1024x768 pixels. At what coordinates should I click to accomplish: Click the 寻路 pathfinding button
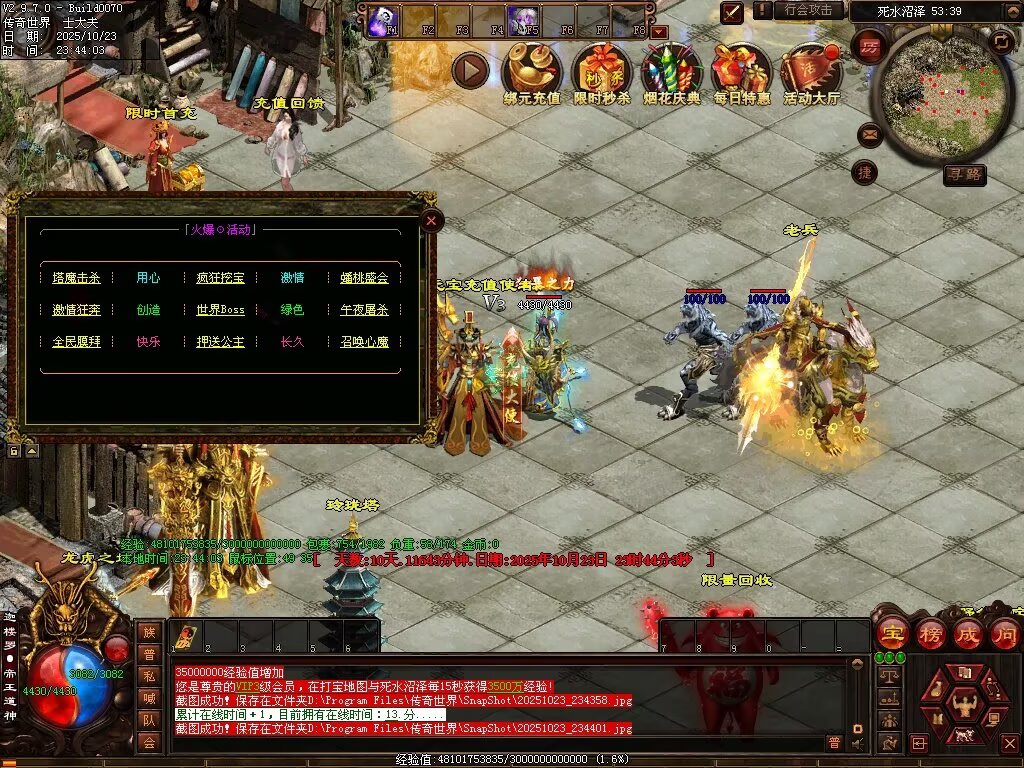coord(964,176)
